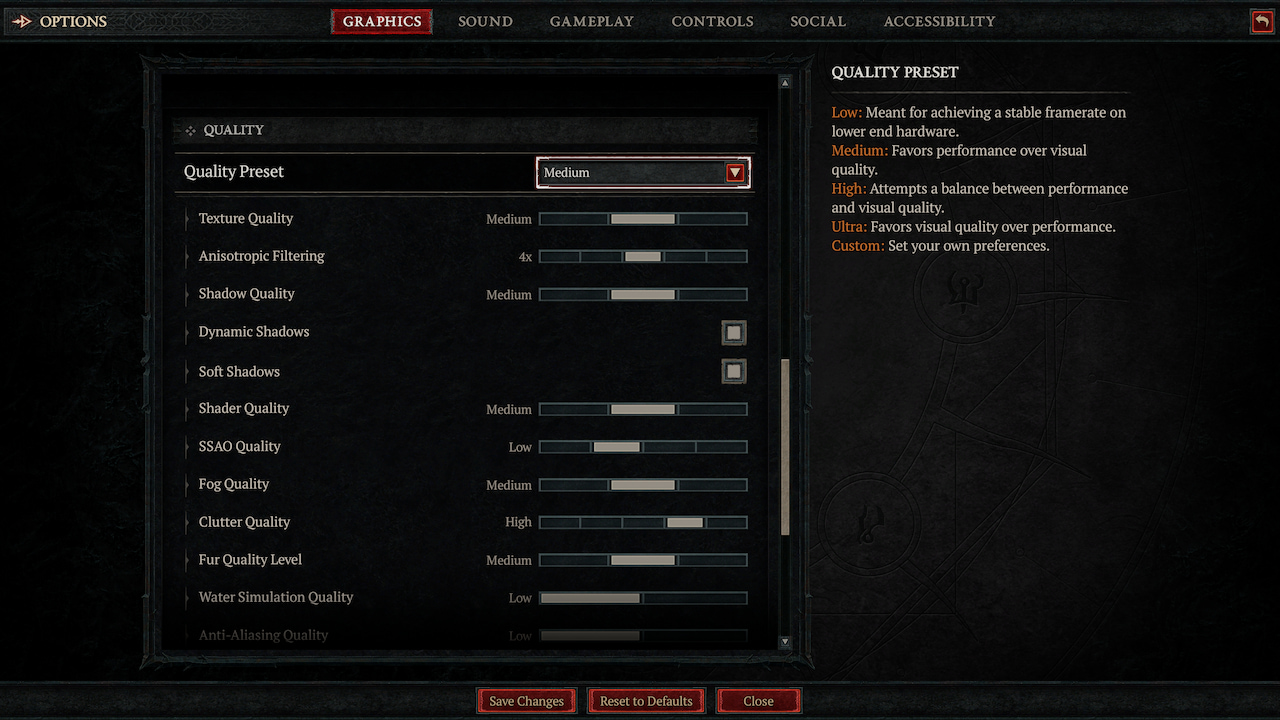The width and height of the screenshot is (1280, 720).
Task: Switch to the SOUND tab
Action: 485,20
